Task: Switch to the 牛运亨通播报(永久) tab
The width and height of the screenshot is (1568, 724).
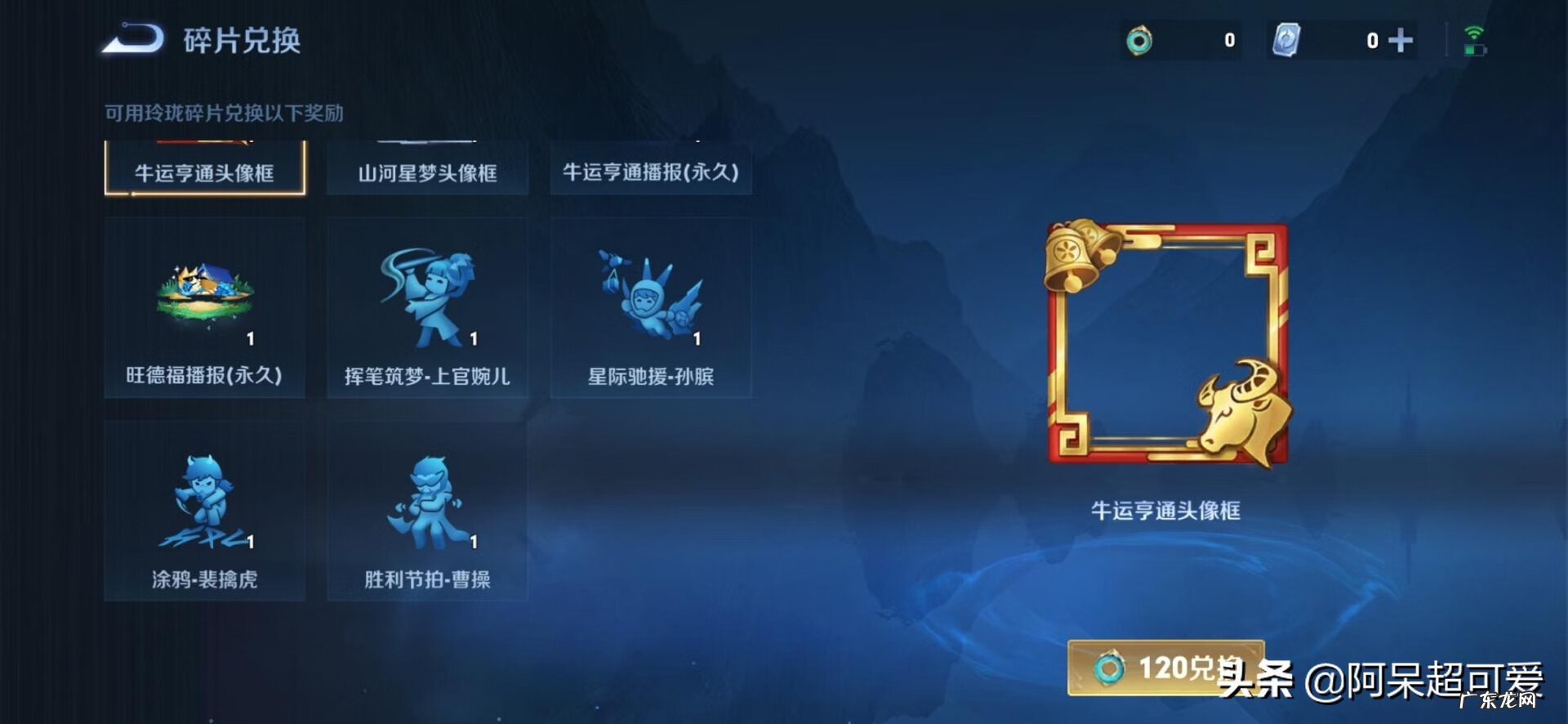Action: click(651, 172)
